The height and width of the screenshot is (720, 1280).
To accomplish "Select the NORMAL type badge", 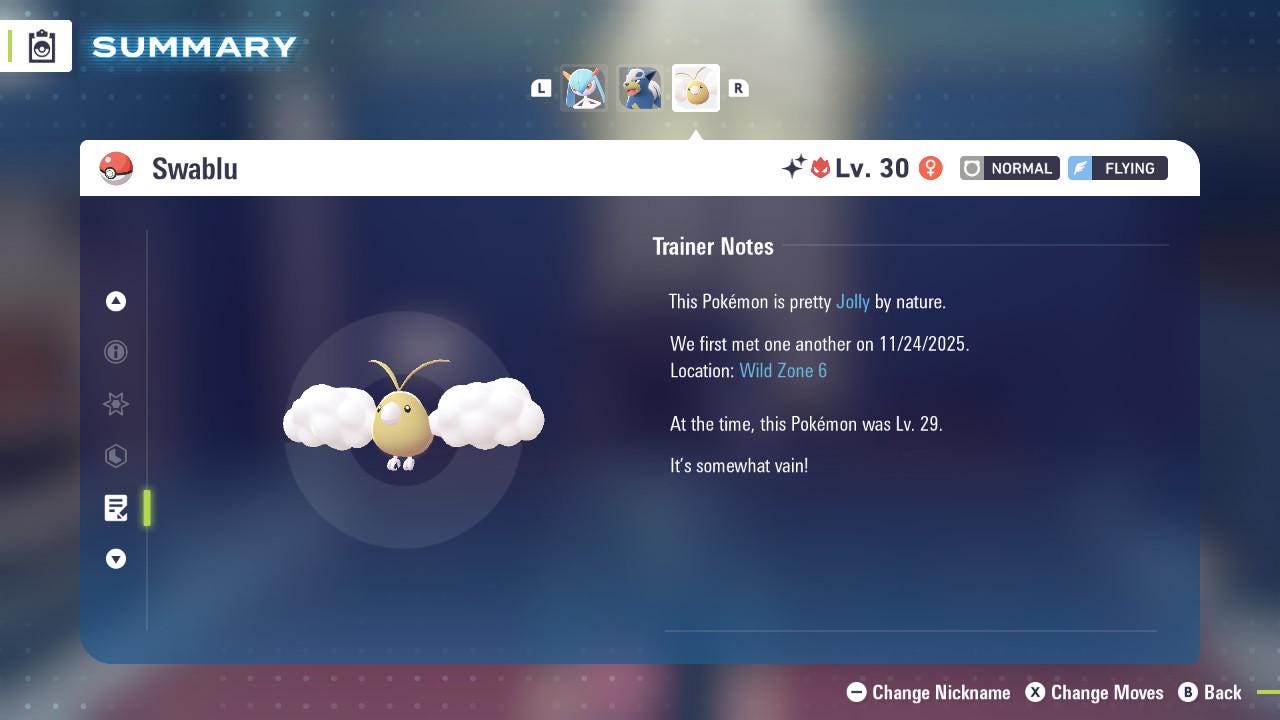I will point(1009,168).
